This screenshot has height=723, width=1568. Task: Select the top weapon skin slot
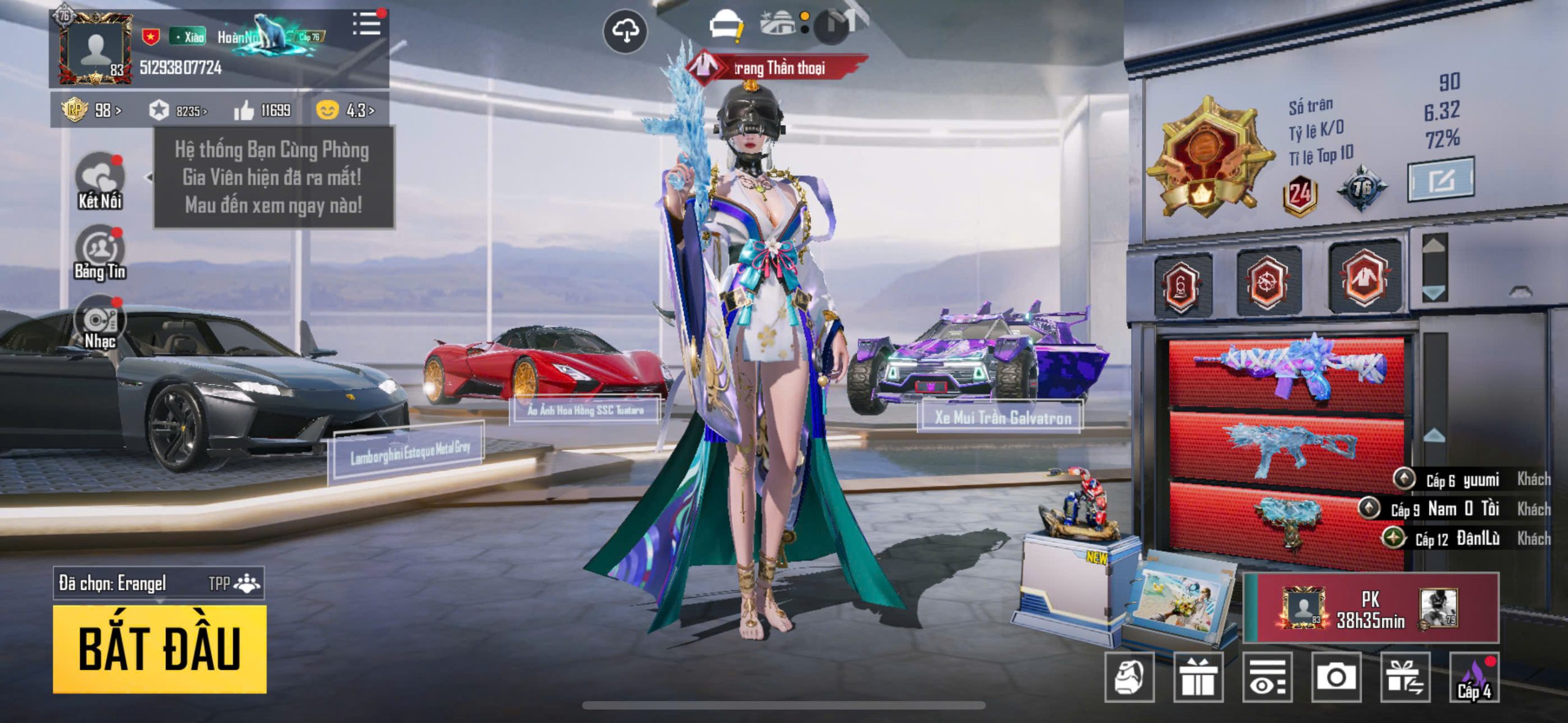coord(1286,369)
